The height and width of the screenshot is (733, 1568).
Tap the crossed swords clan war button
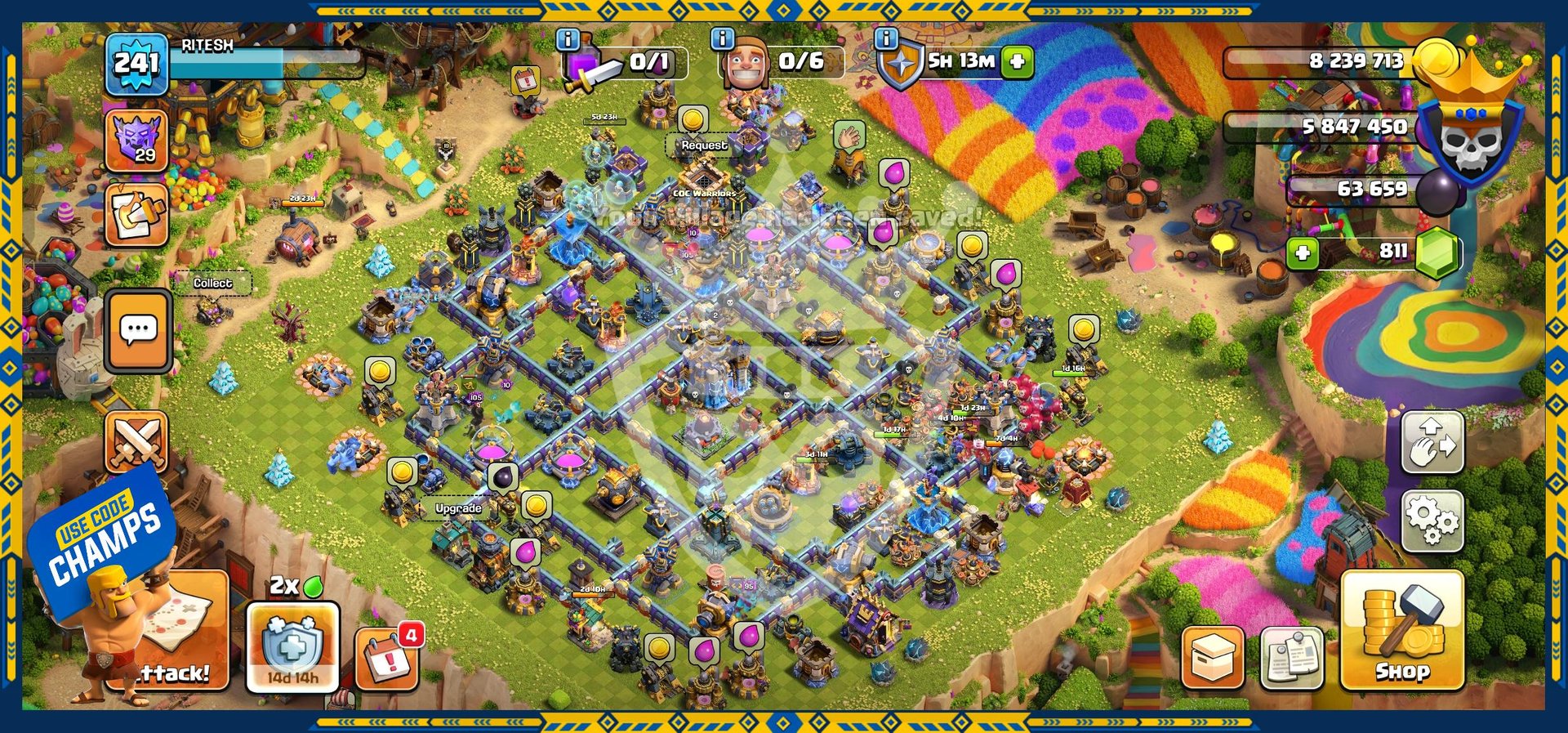pyautogui.click(x=136, y=441)
